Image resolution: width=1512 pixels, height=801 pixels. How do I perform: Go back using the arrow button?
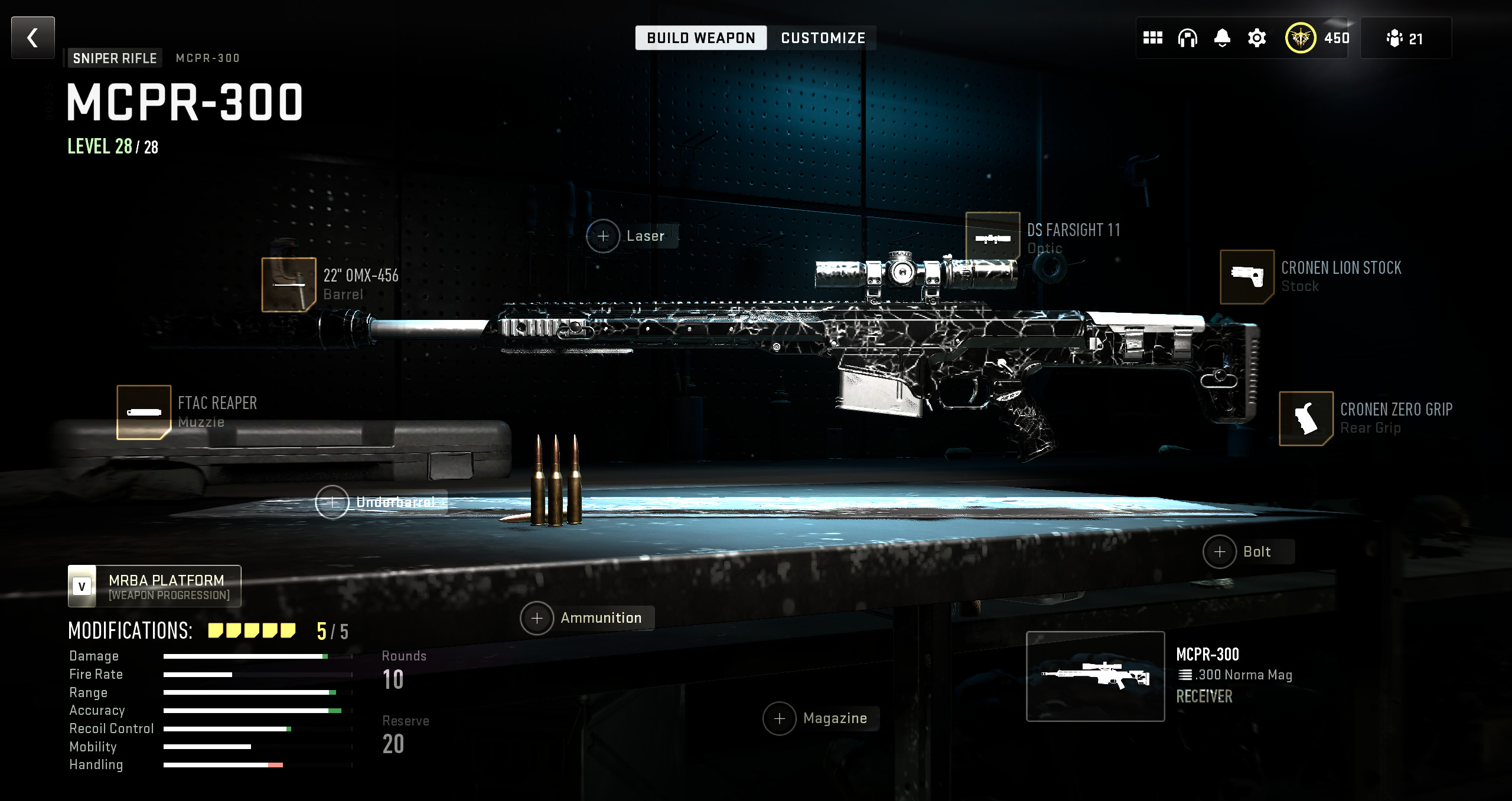coord(33,38)
